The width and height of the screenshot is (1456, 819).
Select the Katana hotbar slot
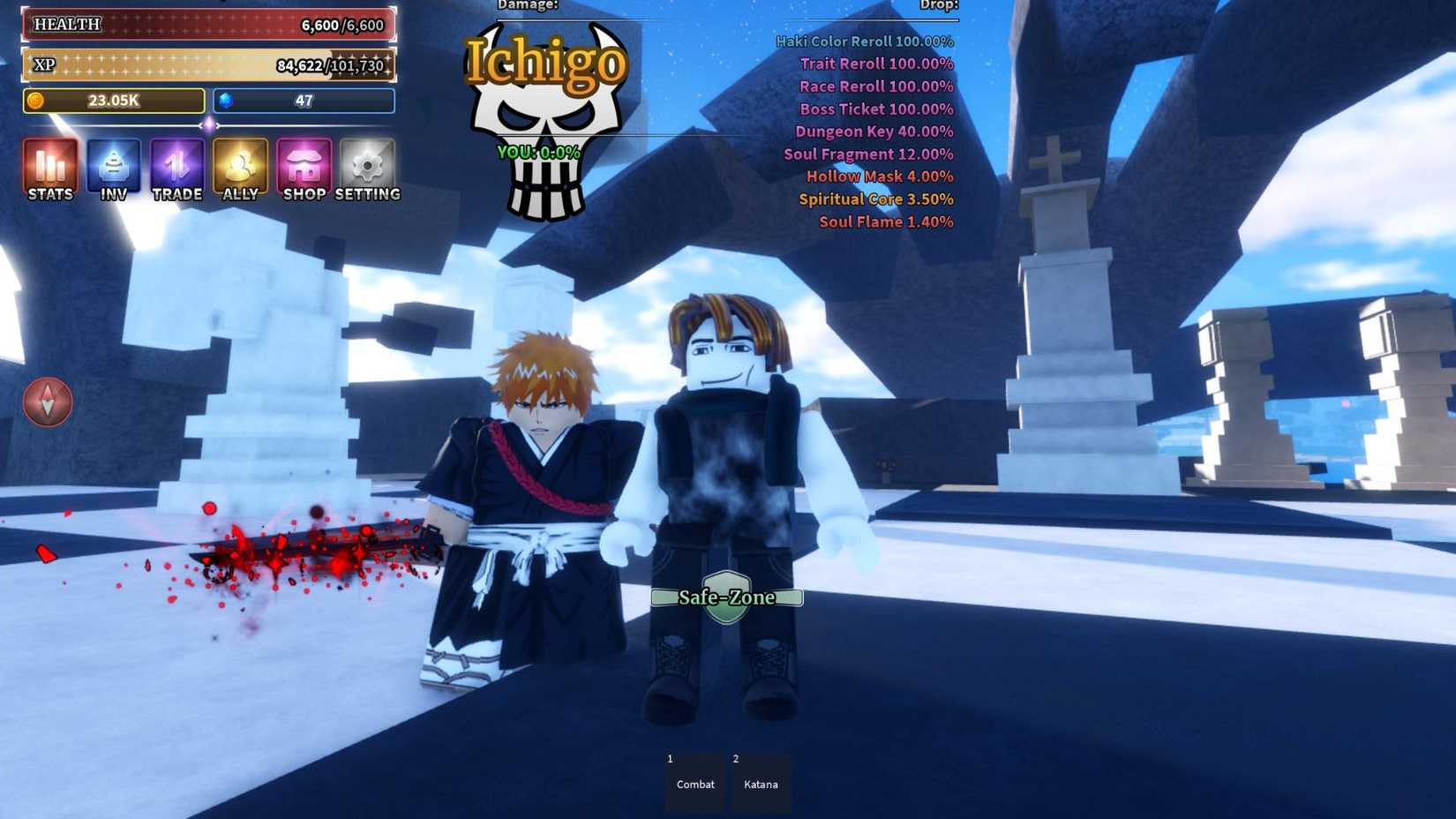coord(761,780)
